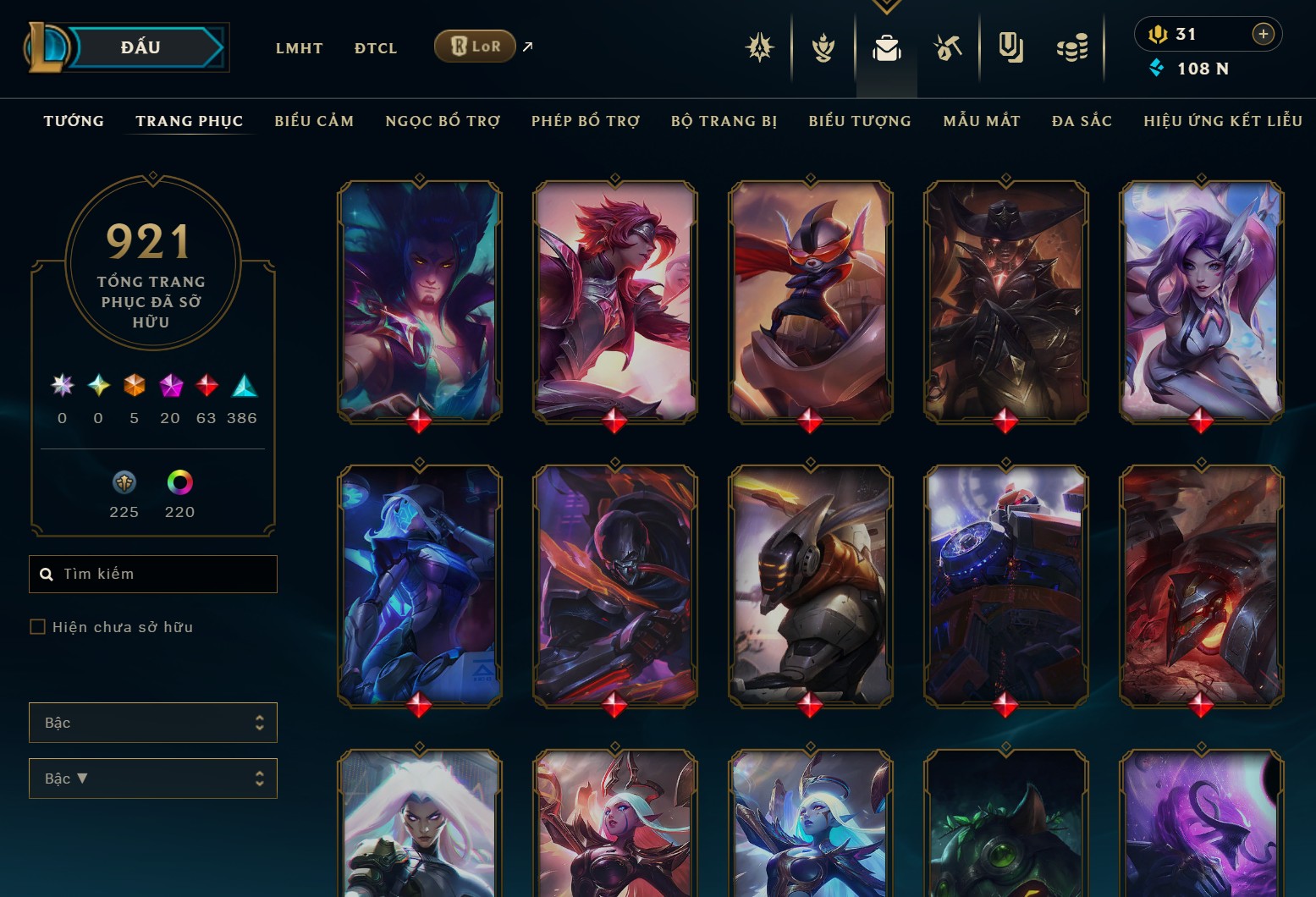Switch to the ĐTCL game mode
The height and width of the screenshot is (897, 1316).
[376, 48]
